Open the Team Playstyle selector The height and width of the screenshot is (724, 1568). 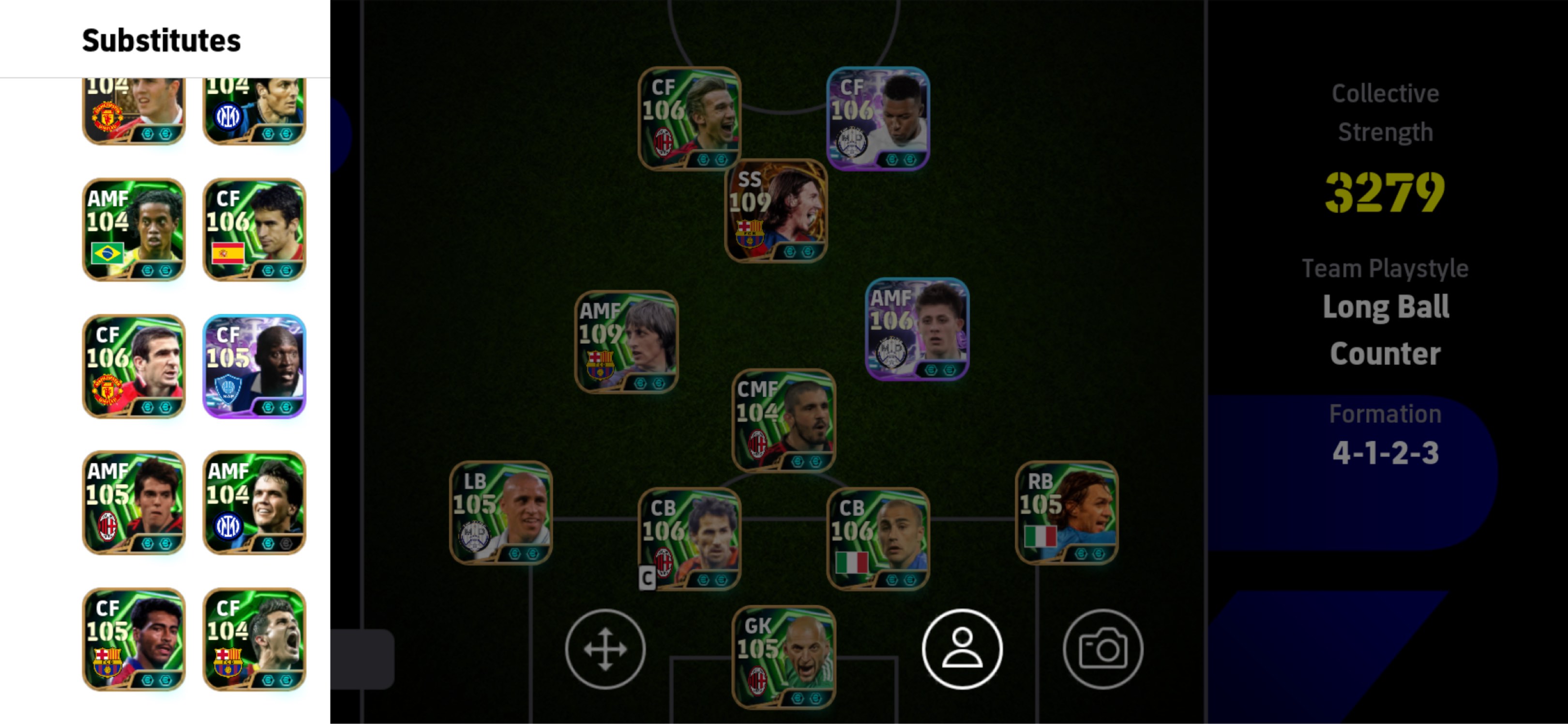coord(1386,268)
